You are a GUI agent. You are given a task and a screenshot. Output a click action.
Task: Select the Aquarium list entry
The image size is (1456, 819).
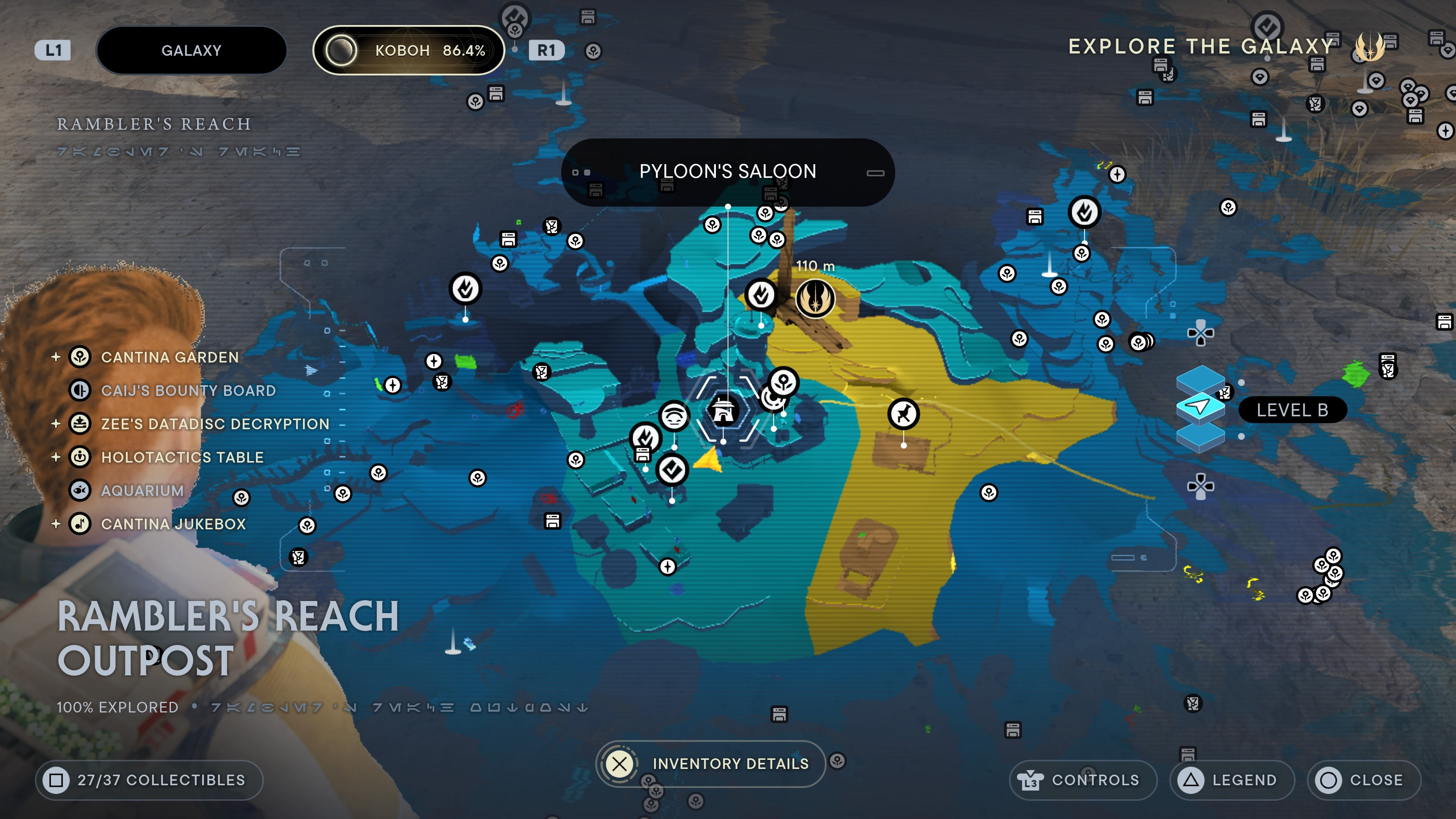click(142, 491)
